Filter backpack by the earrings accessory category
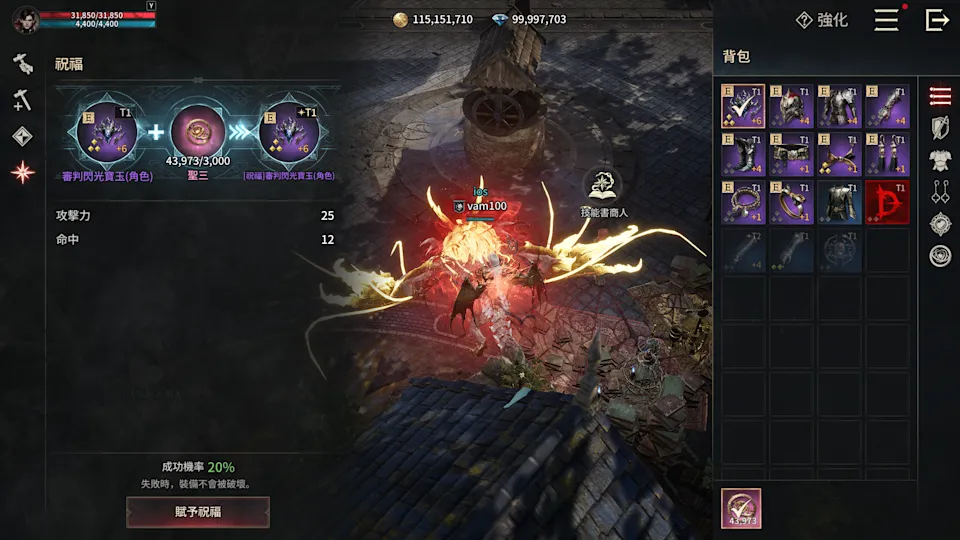Viewport: 960px width, 540px height. coord(940,192)
